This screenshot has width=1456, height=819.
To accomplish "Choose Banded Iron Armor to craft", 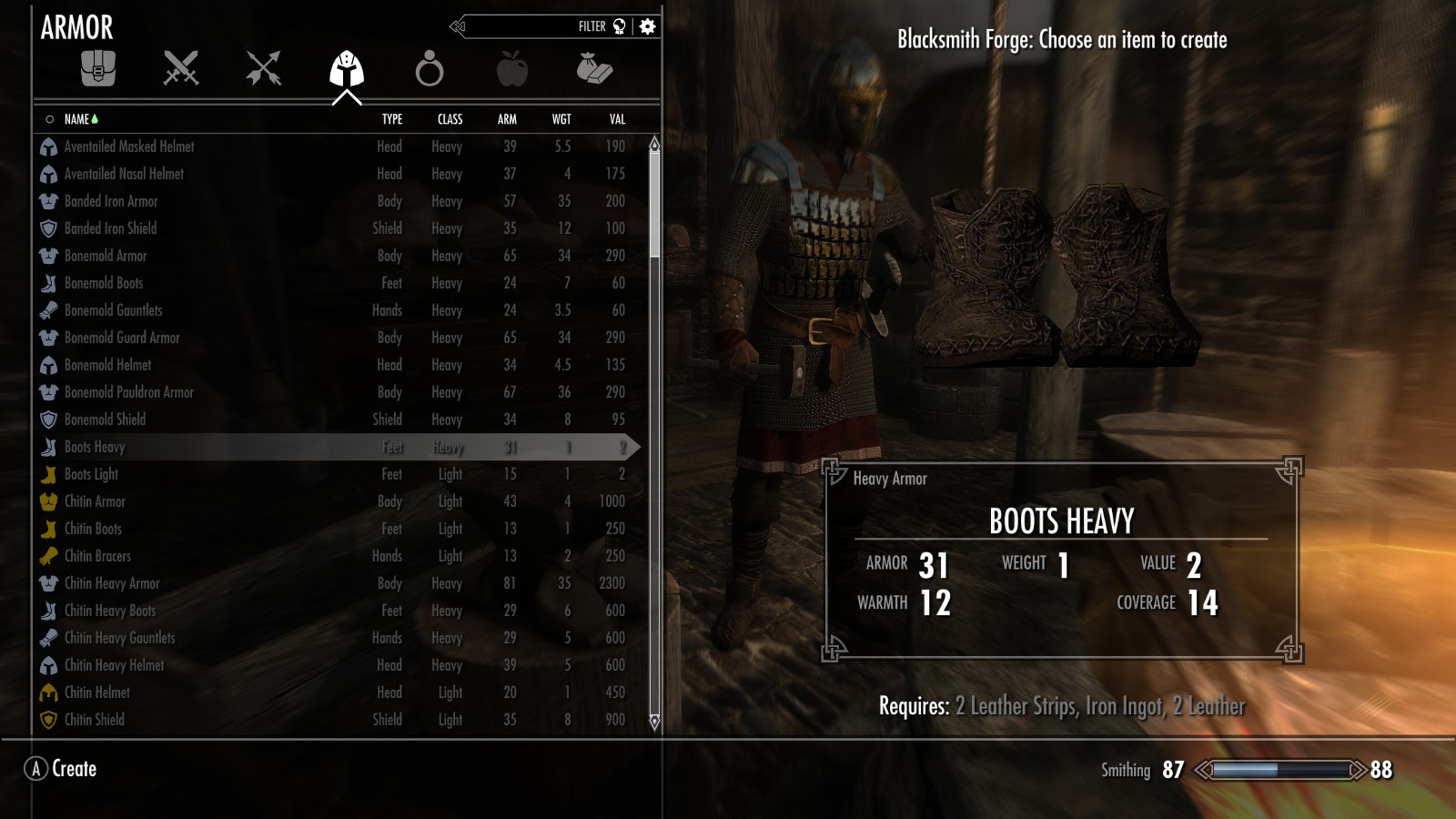I will pyautogui.click(x=111, y=201).
